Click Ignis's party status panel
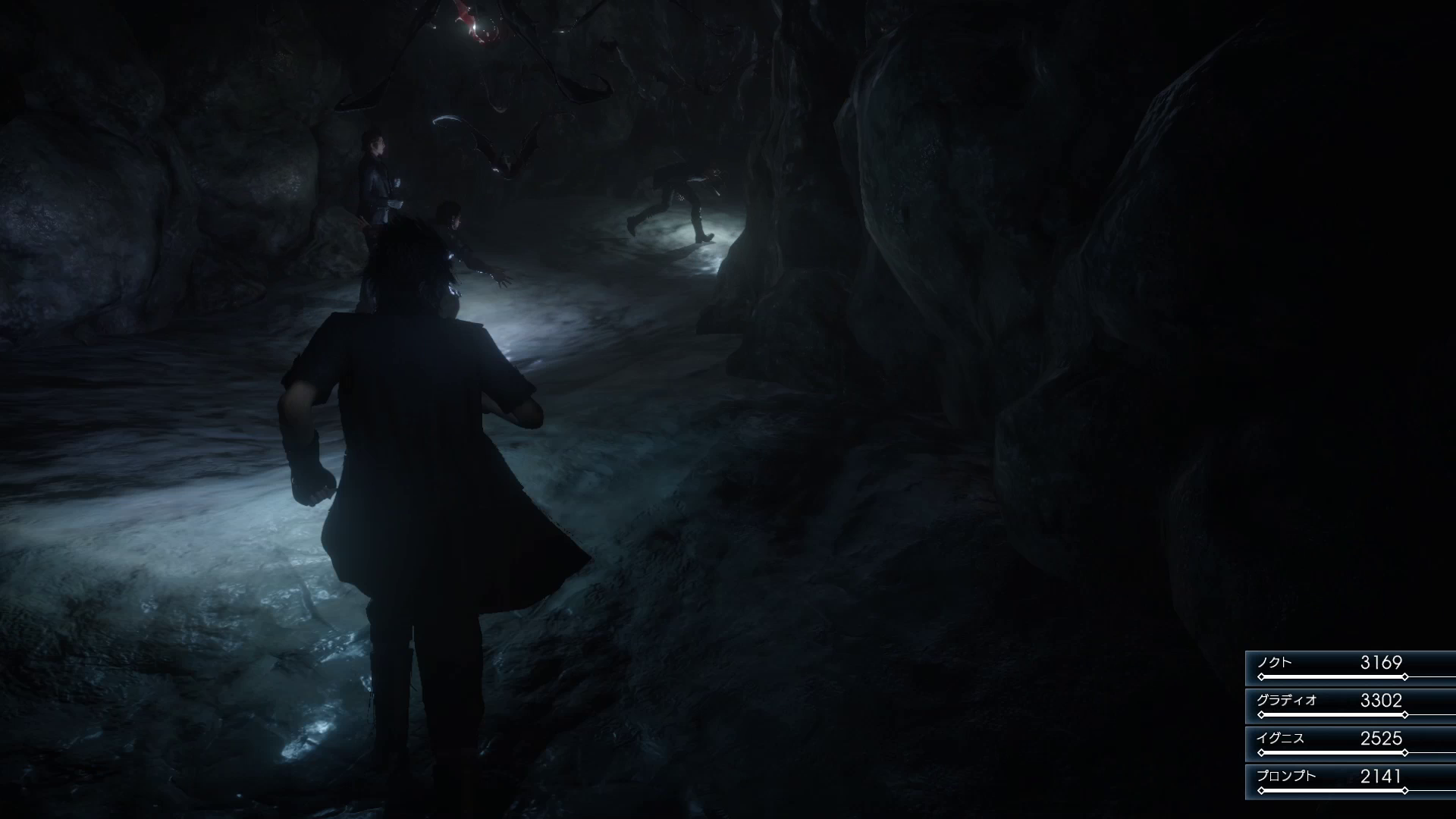Screen dimensions: 1456x819 tap(1351, 744)
